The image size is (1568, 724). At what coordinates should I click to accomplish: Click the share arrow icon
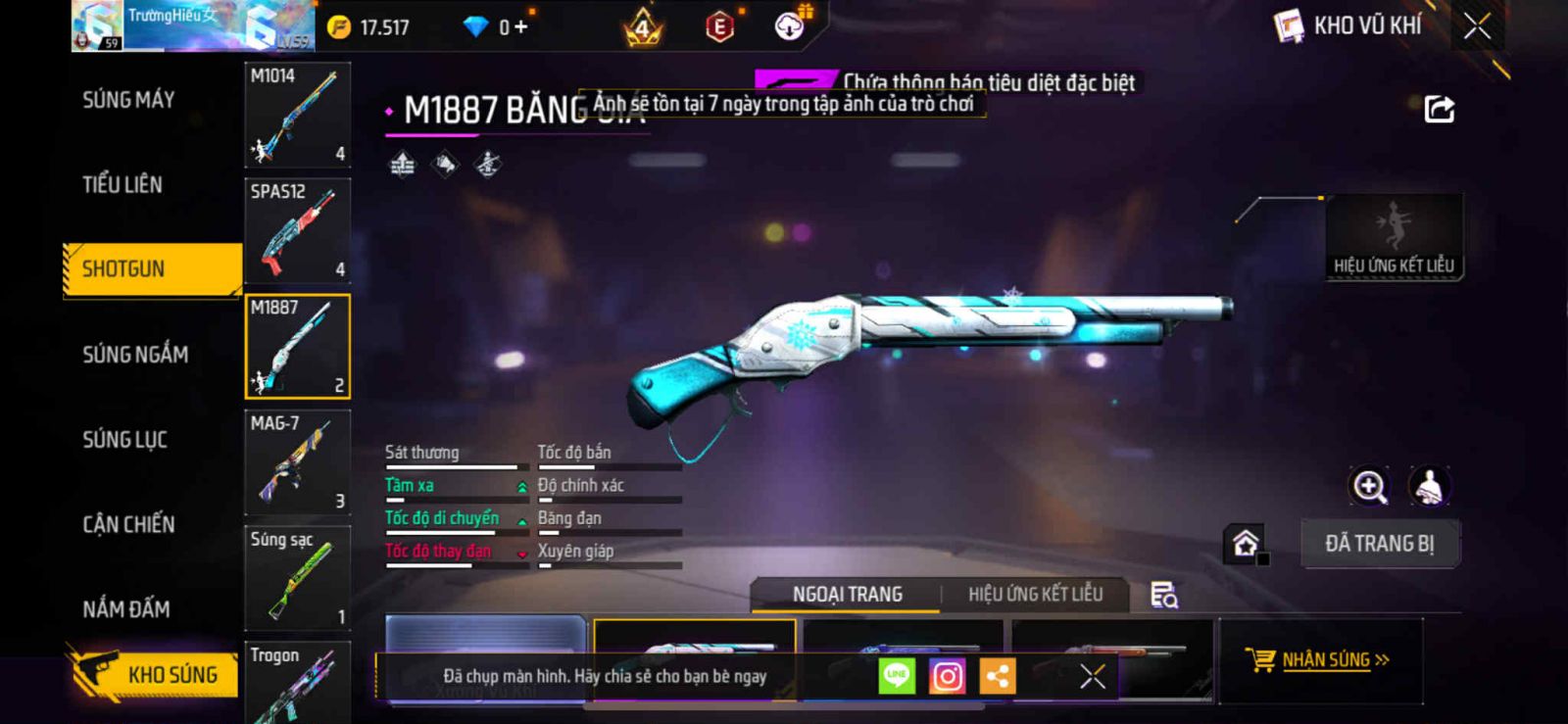pos(1439,109)
